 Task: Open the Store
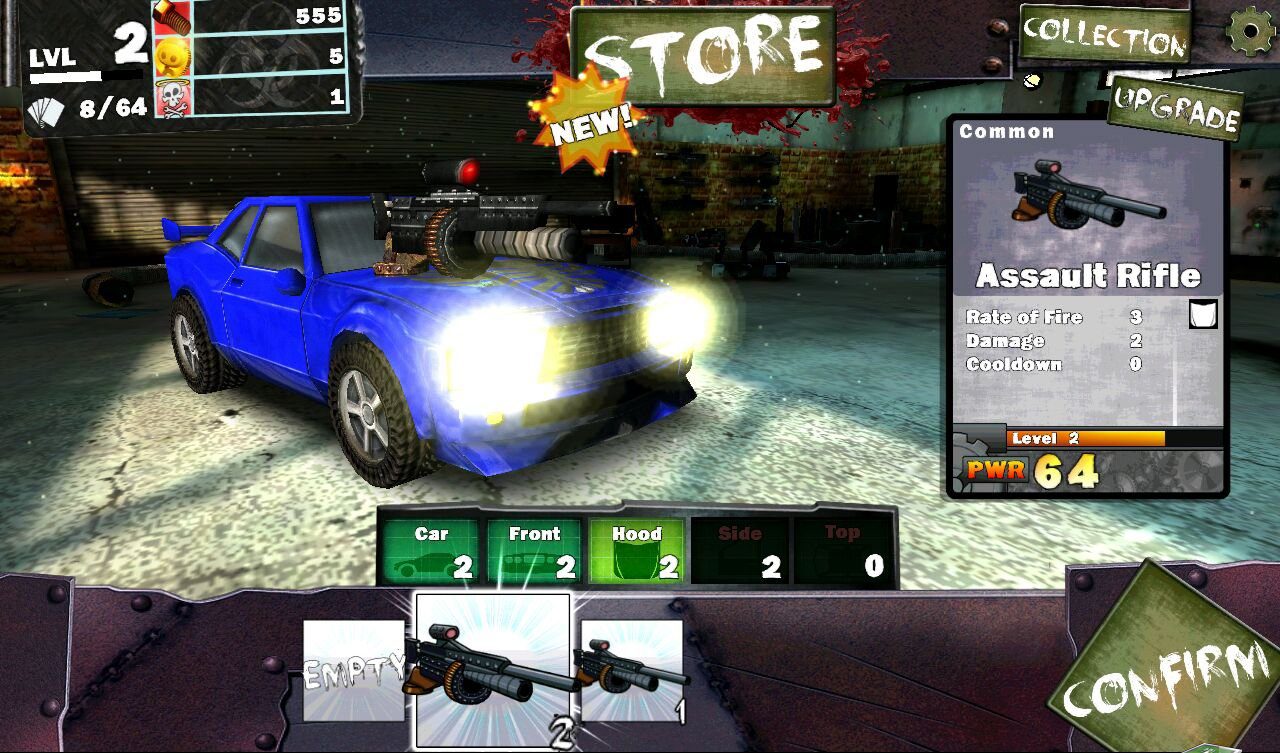pos(703,56)
